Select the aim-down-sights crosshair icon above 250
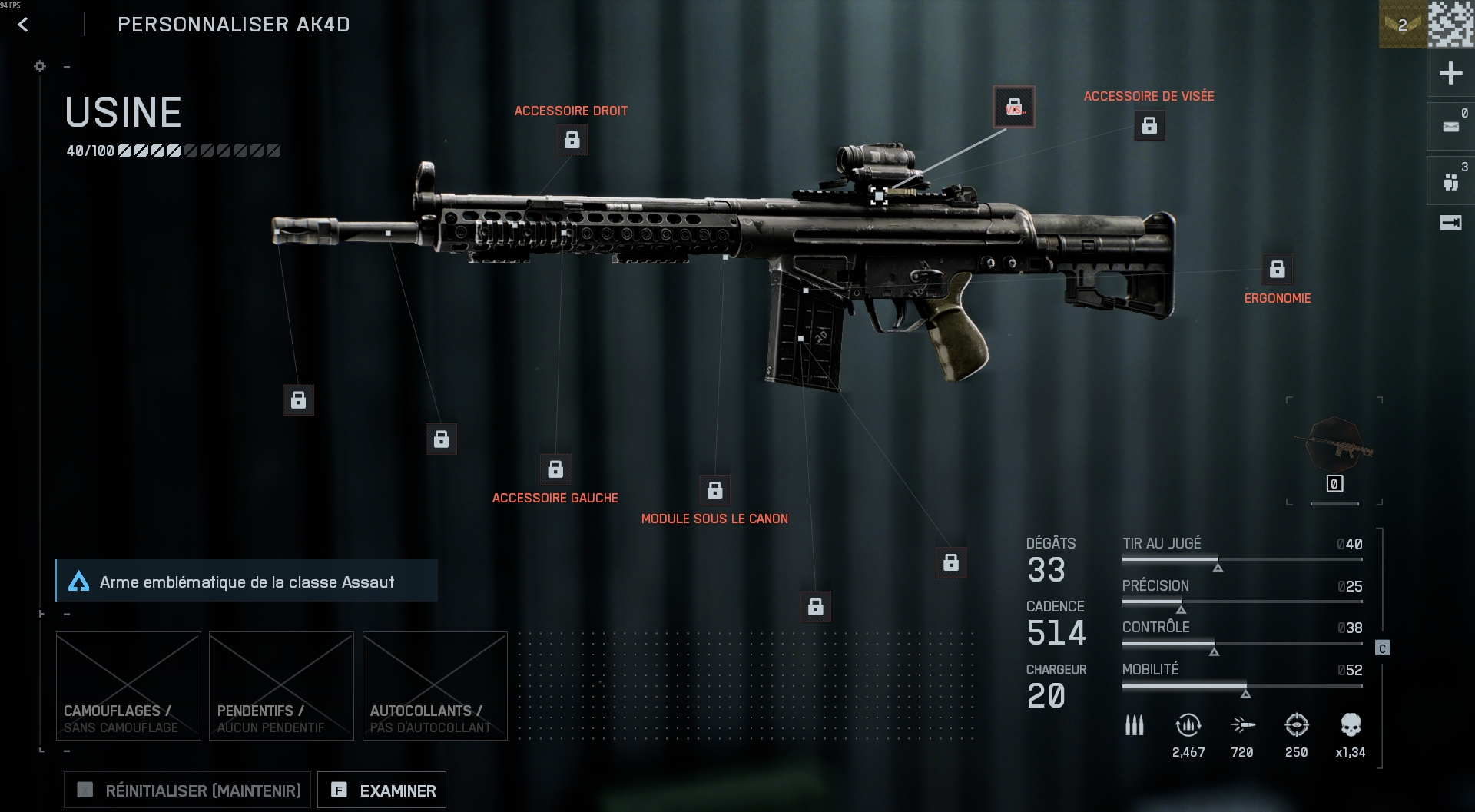 click(1298, 723)
